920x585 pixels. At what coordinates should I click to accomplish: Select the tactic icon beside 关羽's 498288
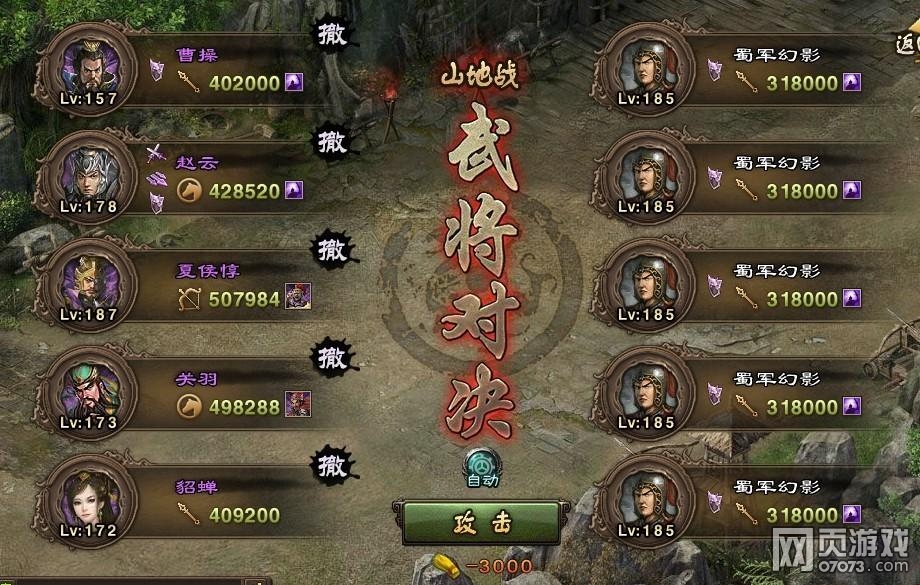[298, 404]
